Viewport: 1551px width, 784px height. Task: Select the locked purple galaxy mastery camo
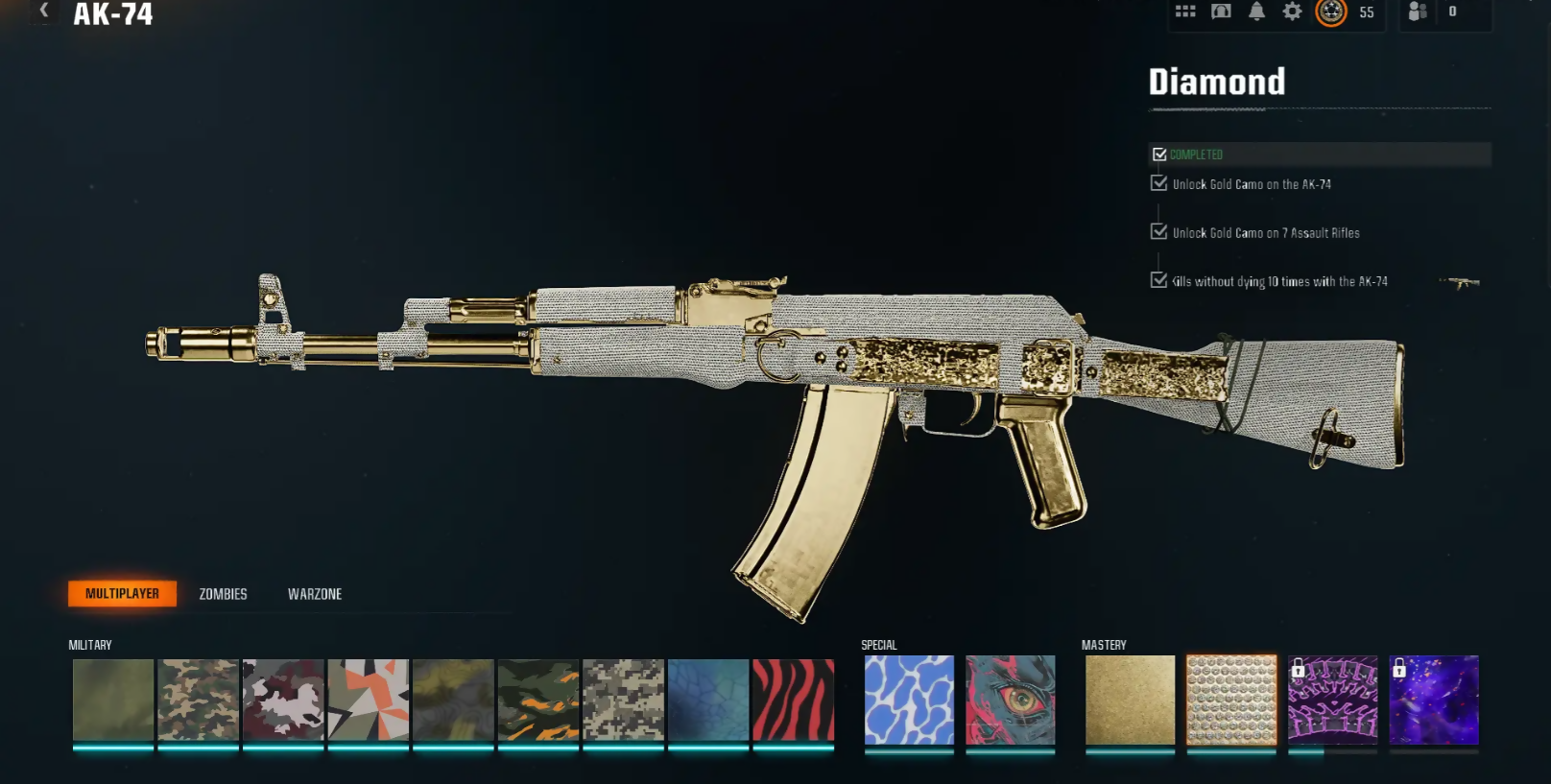click(1434, 700)
